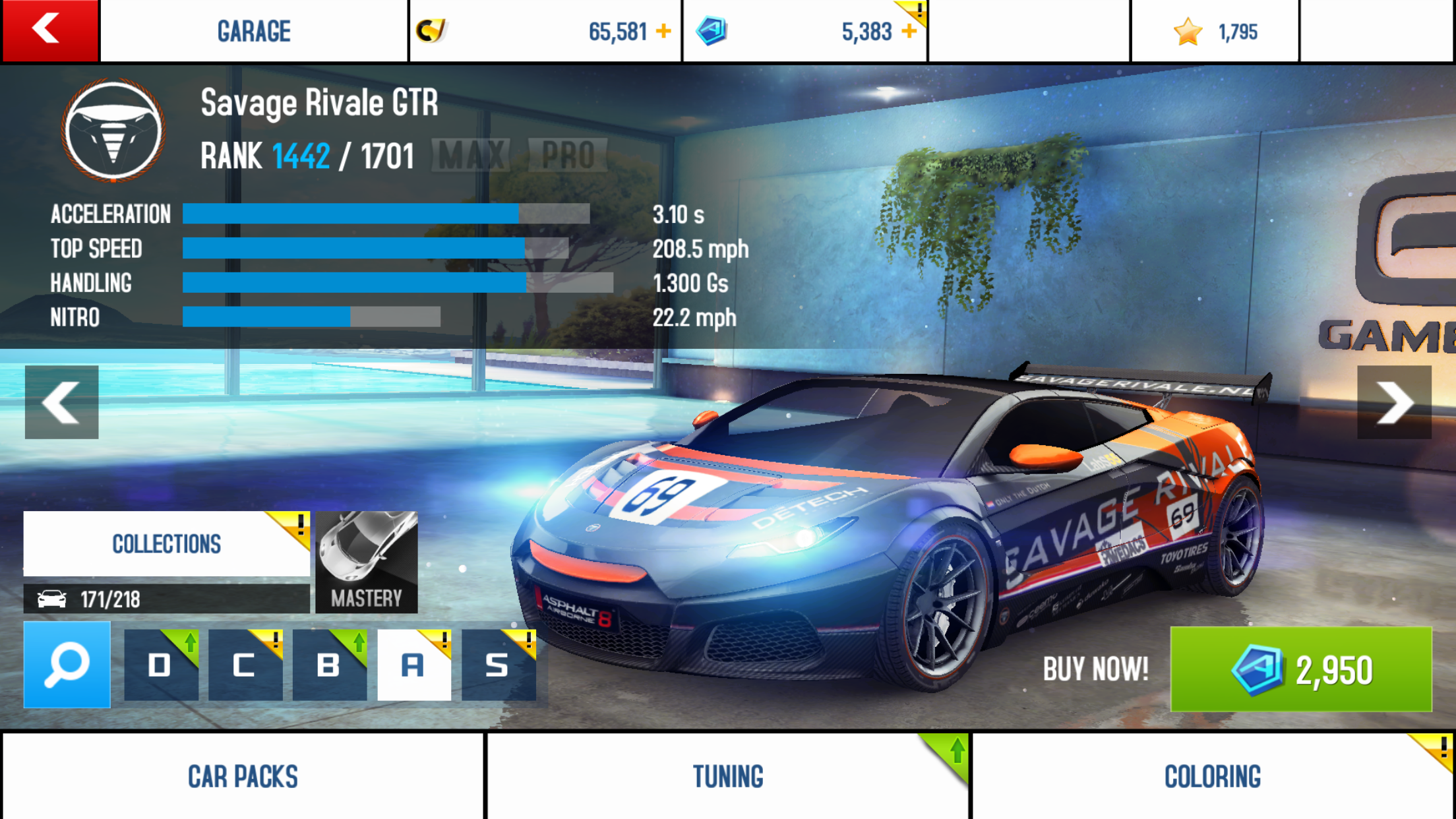Show the previous car in the garage
Screen dimensions: 1456x819
pyautogui.click(x=61, y=402)
